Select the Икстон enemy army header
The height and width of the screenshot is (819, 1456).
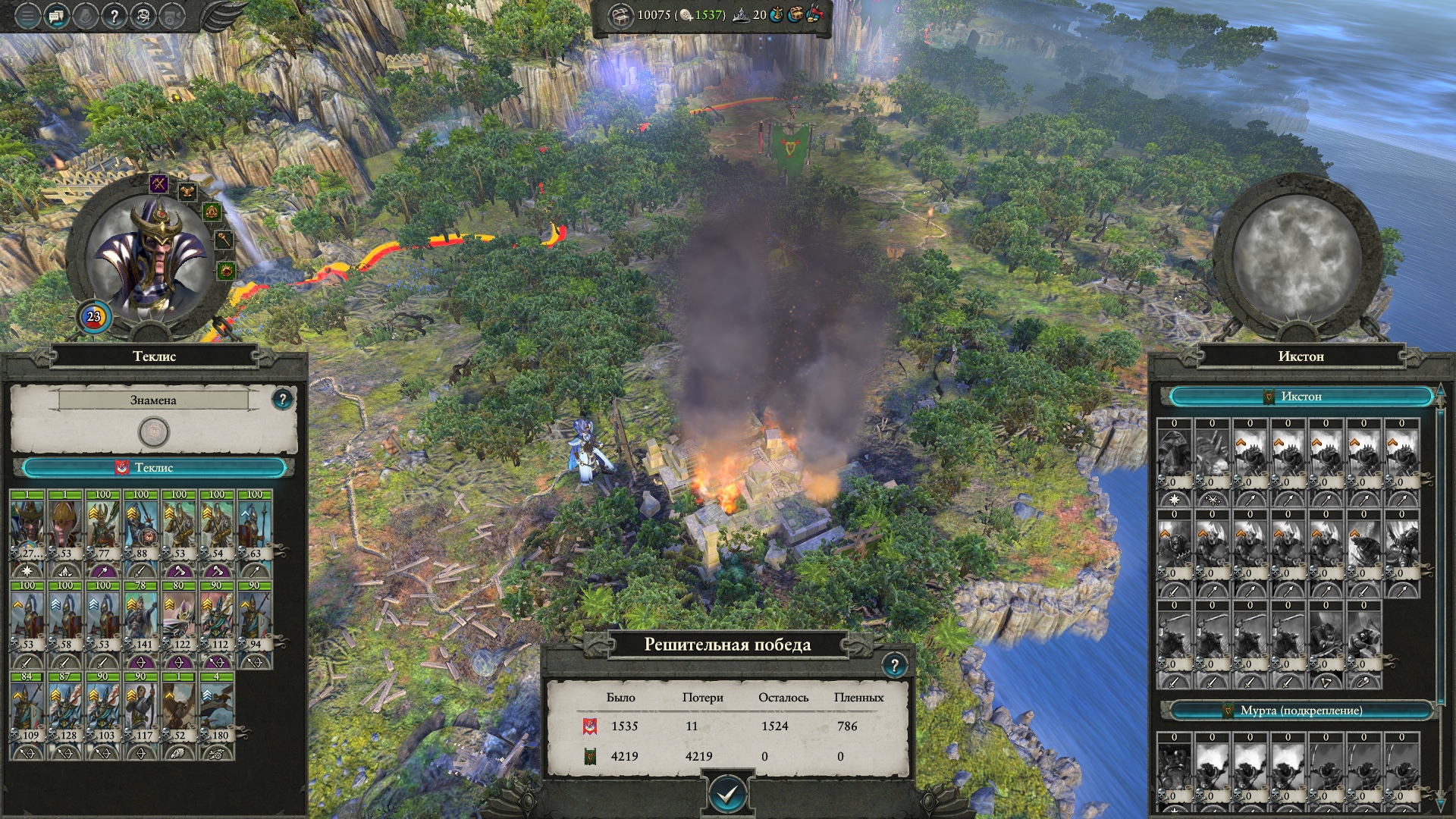[x=1301, y=397]
